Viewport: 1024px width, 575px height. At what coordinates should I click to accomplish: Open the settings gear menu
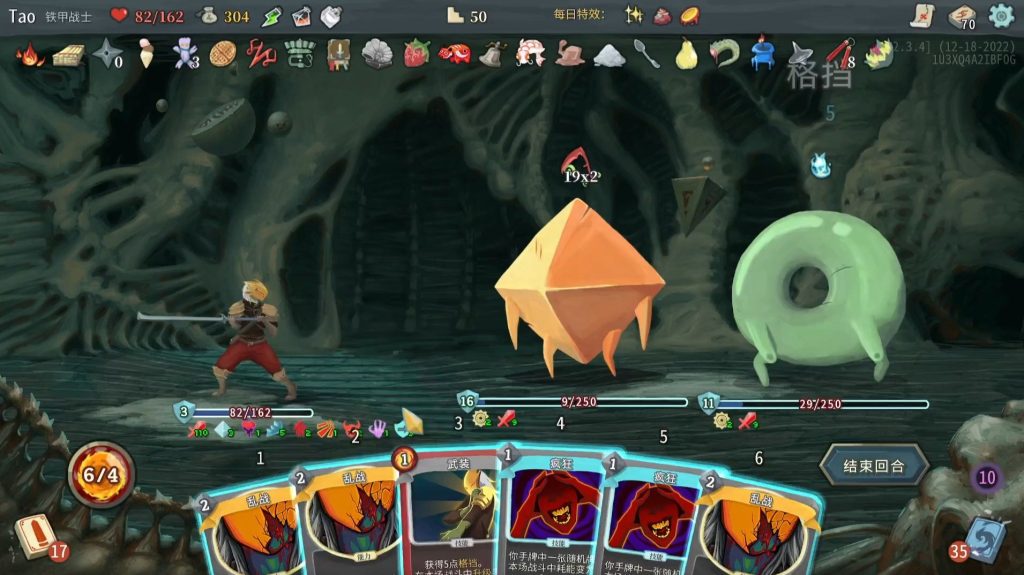click(1001, 15)
